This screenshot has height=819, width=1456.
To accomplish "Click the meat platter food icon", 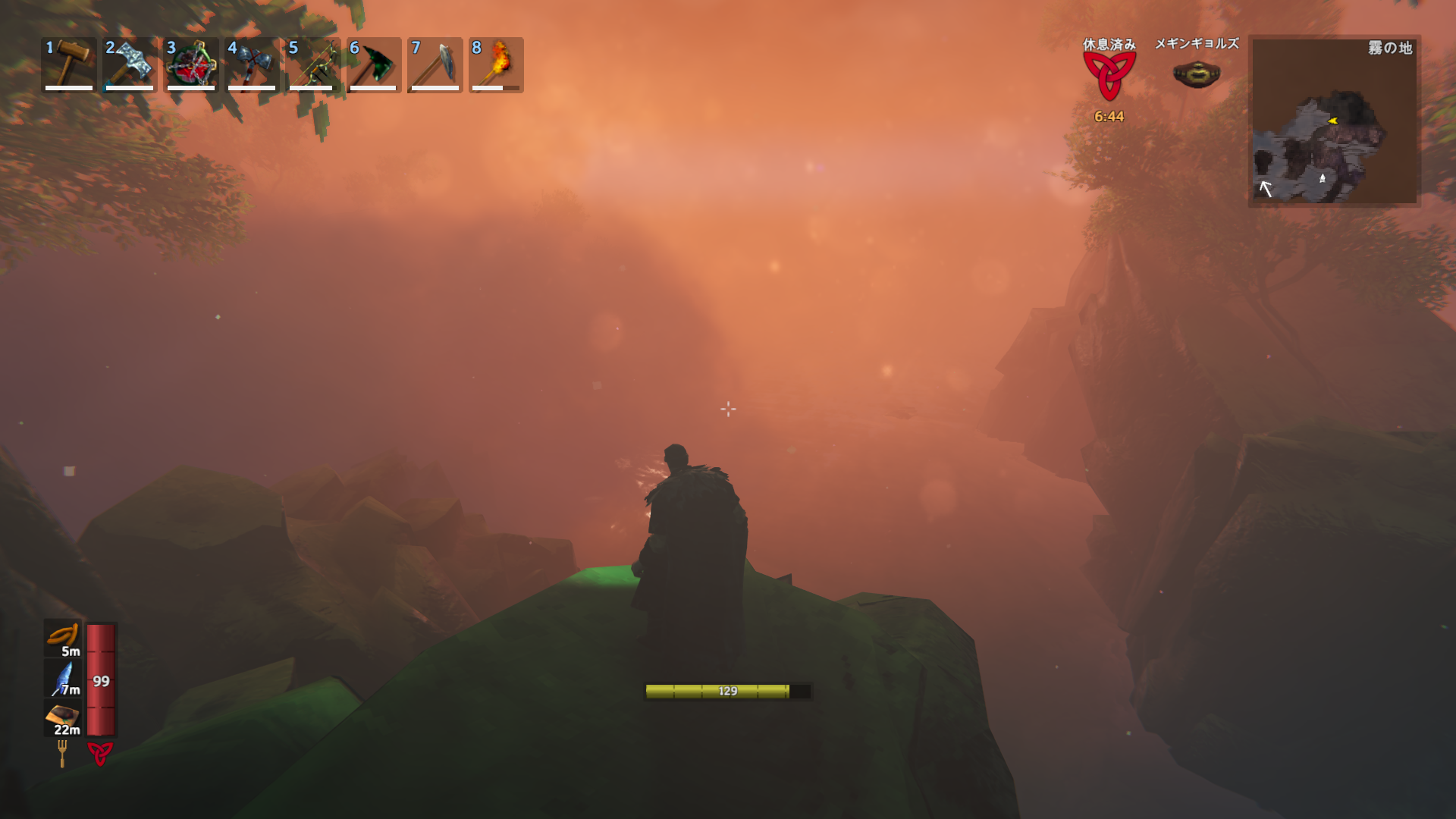I will click(63, 717).
